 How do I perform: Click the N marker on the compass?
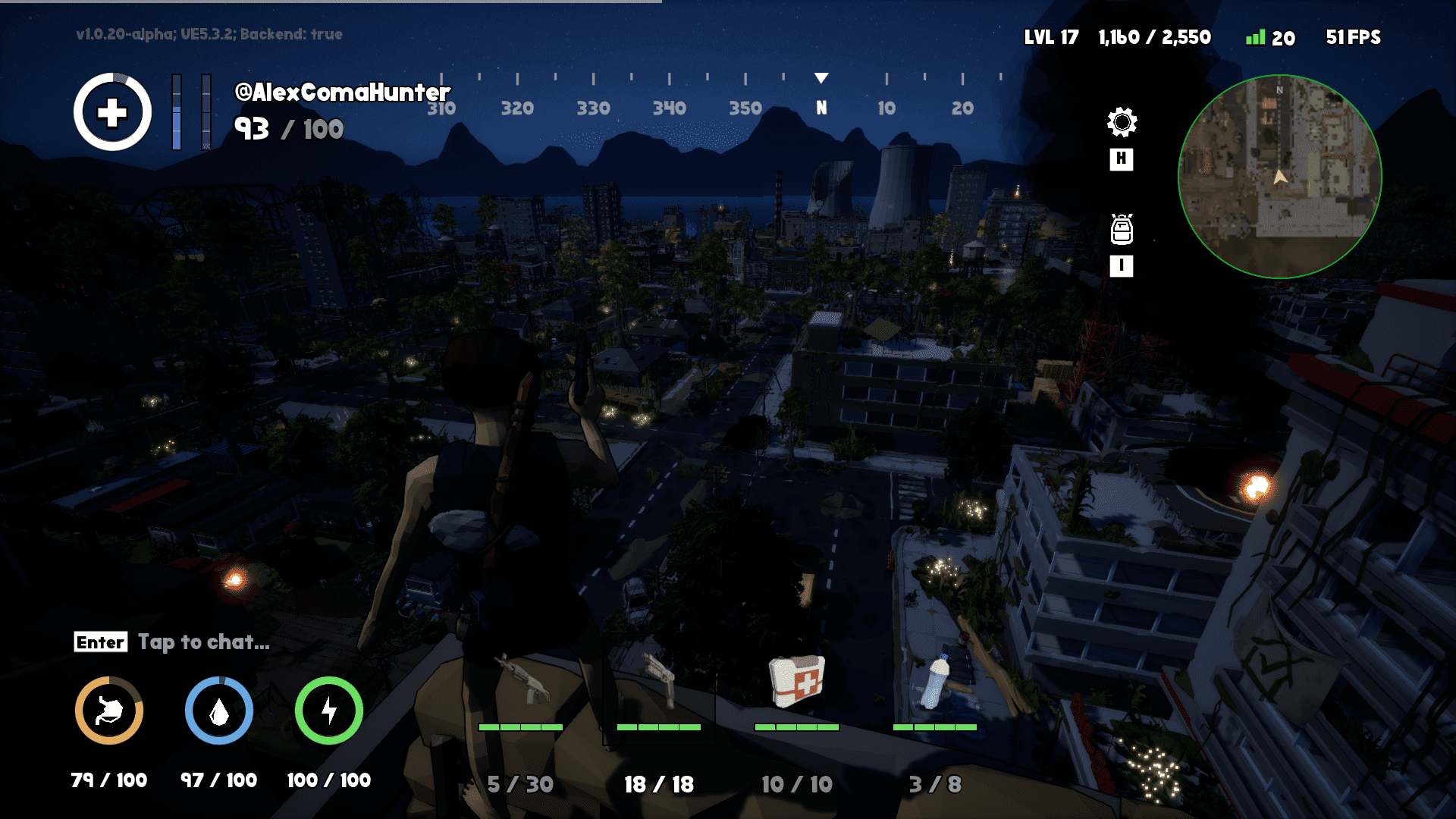point(822,108)
